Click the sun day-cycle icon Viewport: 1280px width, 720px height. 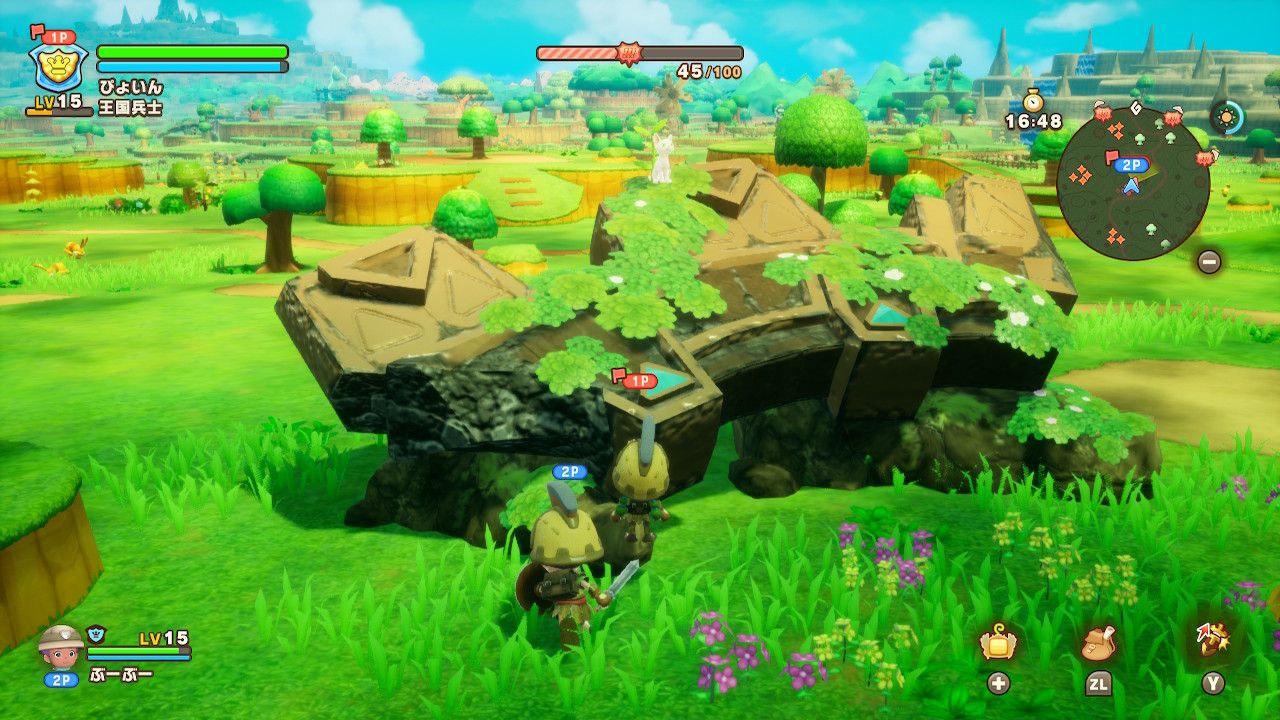(x=1227, y=117)
